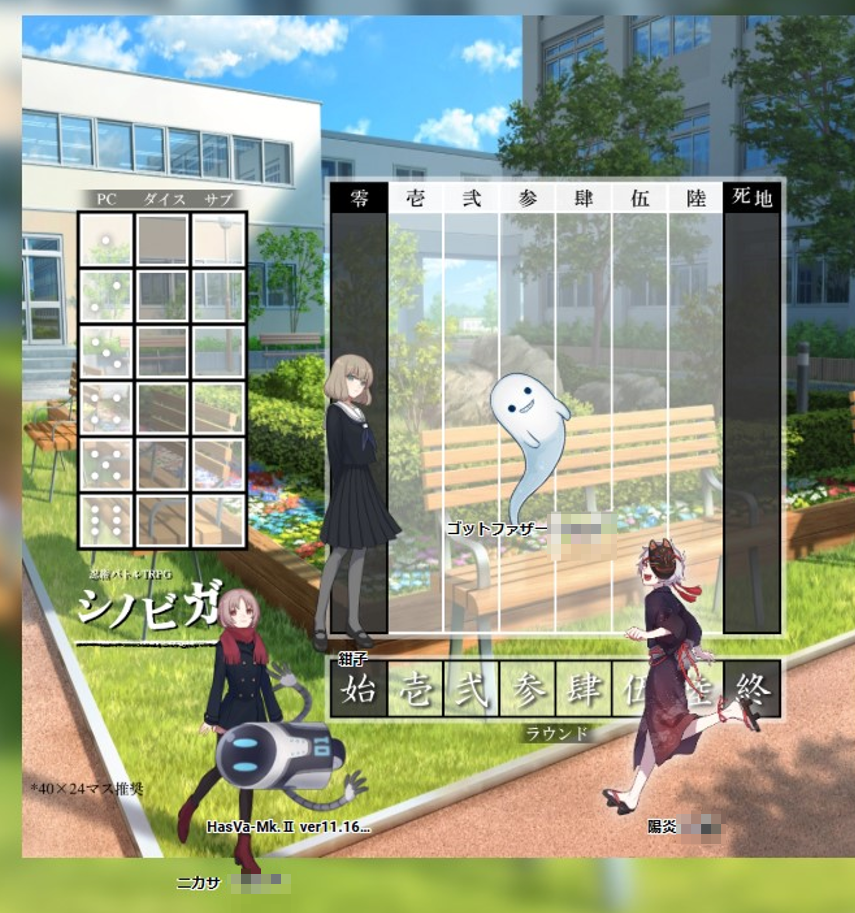Select the 始 round tile
The height and width of the screenshot is (913, 855).
(x=359, y=689)
